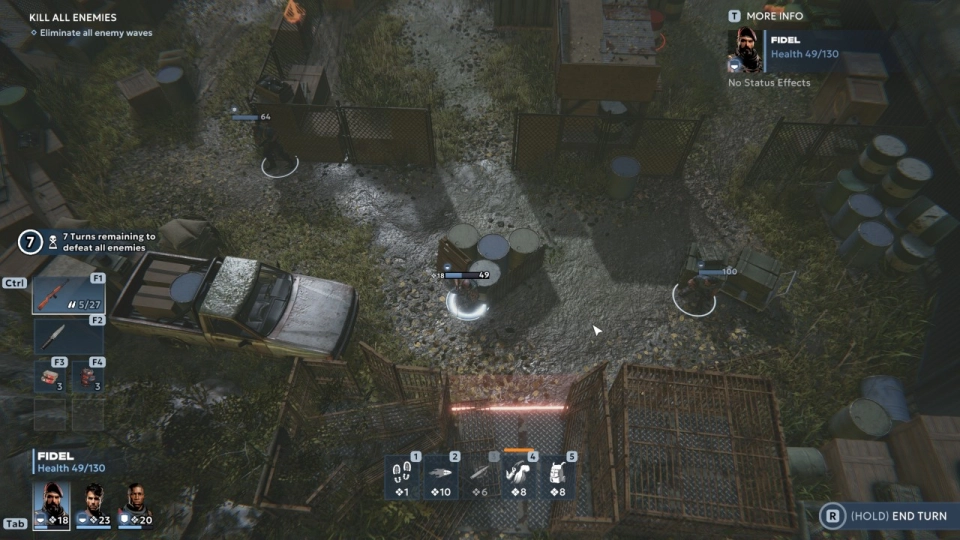Click Fidel's portrait in the info panel
Screen dimensions: 960x540
click(746, 50)
